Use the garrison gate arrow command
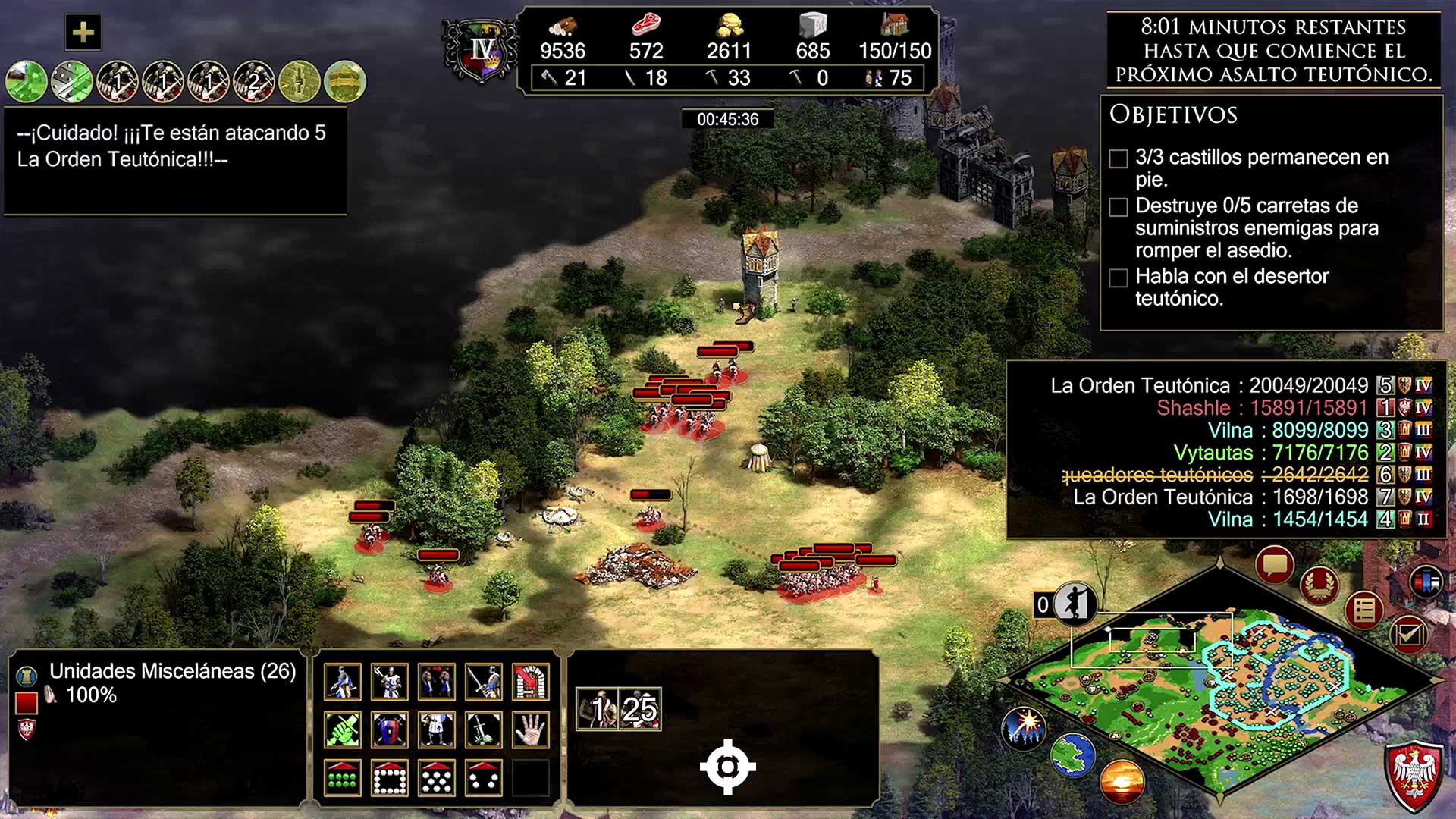Image resolution: width=1456 pixels, height=819 pixels. (530, 682)
